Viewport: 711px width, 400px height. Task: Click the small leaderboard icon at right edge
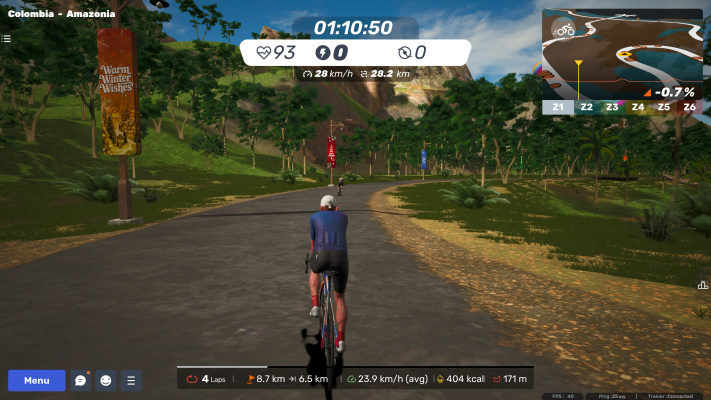pos(703,285)
